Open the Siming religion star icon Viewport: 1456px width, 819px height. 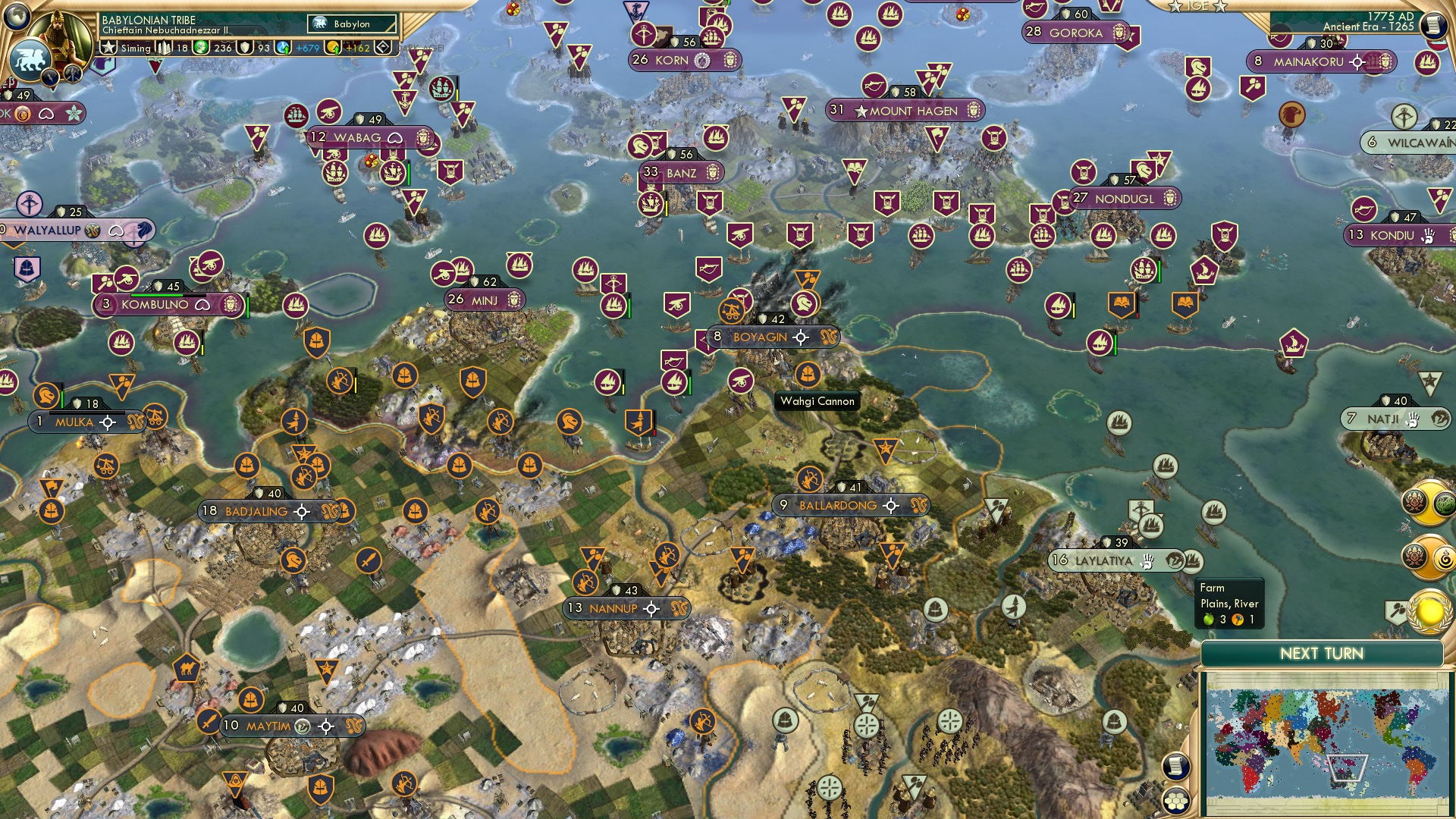tap(109, 48)
